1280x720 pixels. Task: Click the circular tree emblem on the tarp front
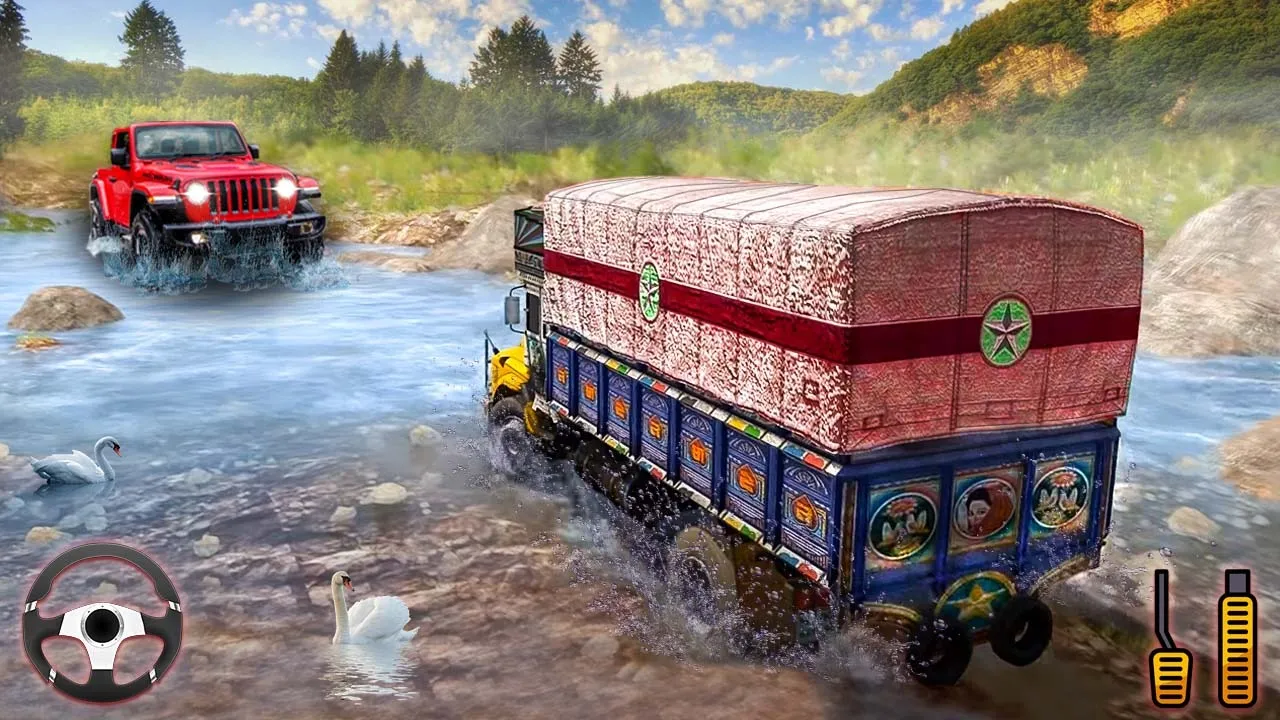click(649, 290)
